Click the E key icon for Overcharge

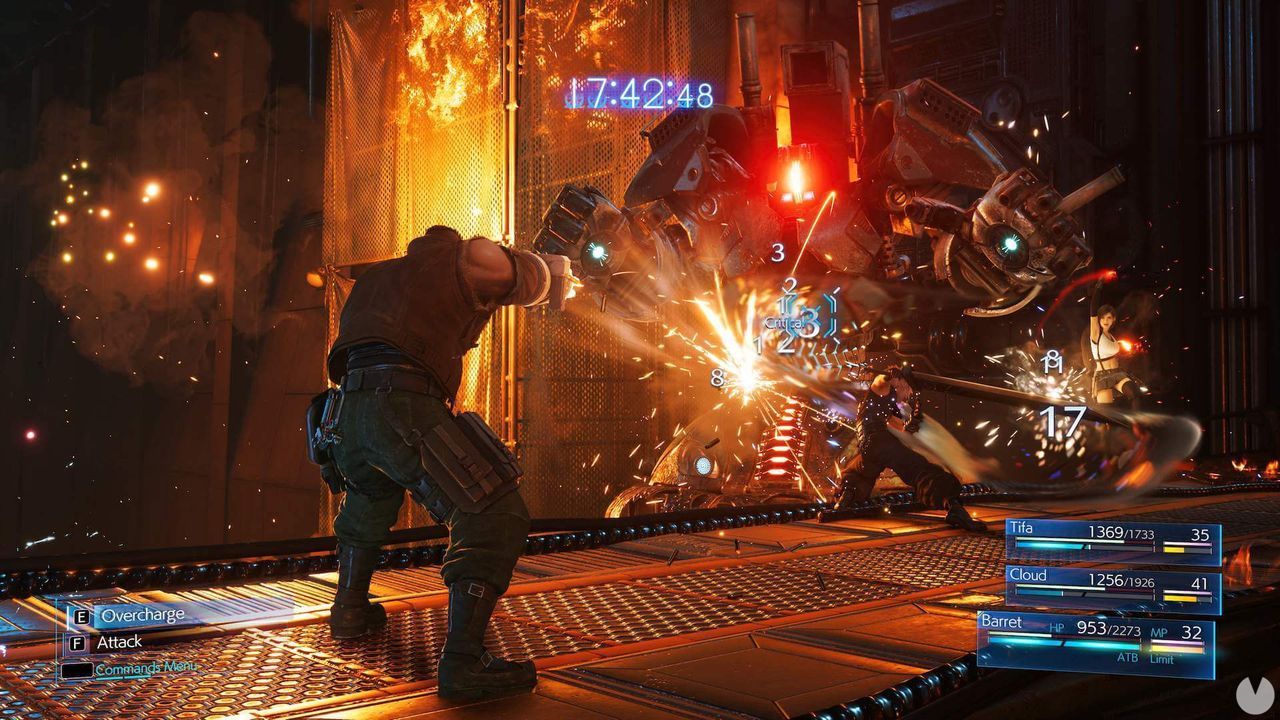[x=81, y=615]
